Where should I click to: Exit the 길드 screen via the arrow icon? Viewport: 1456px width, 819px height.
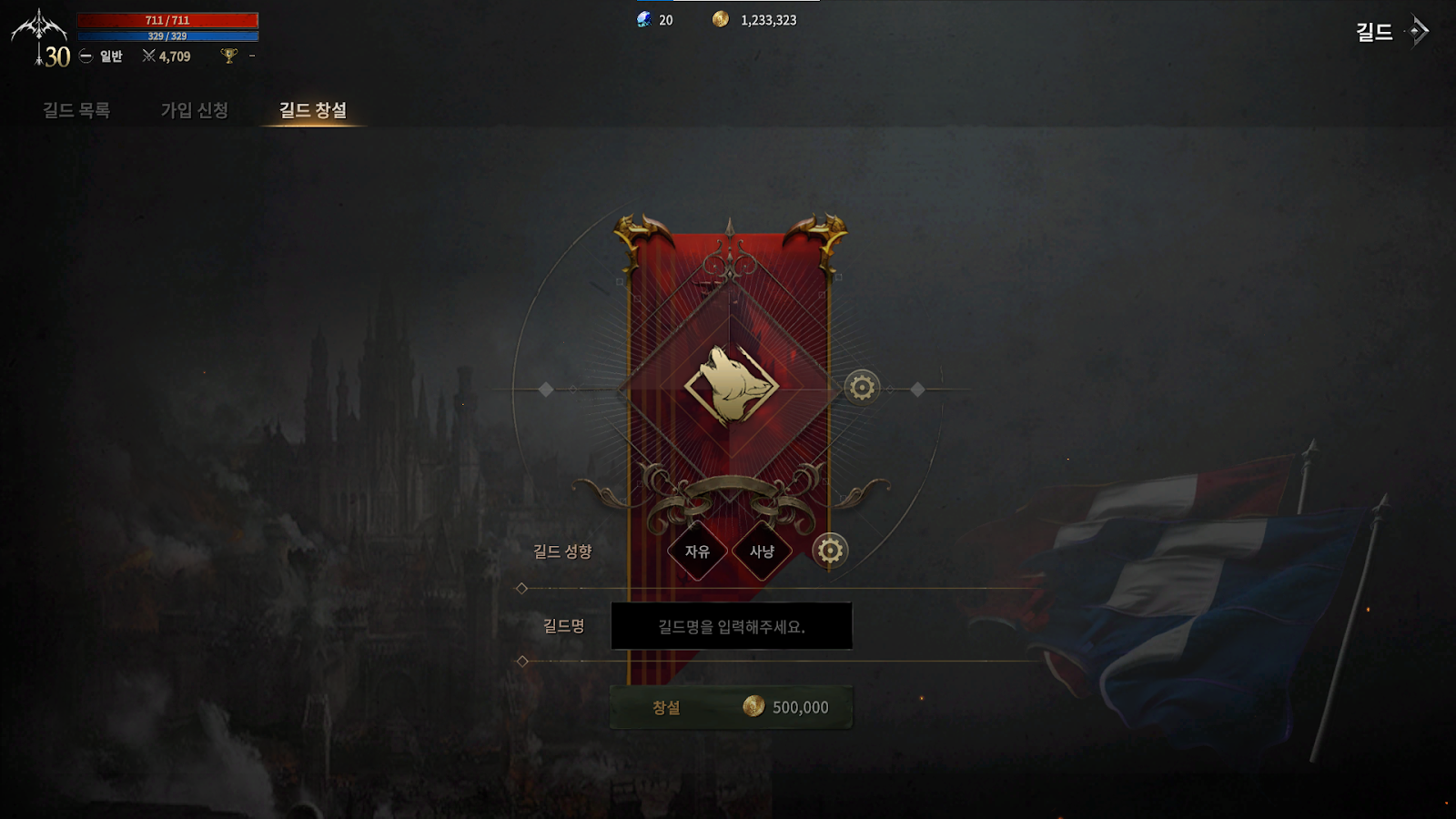(1418, 31)
